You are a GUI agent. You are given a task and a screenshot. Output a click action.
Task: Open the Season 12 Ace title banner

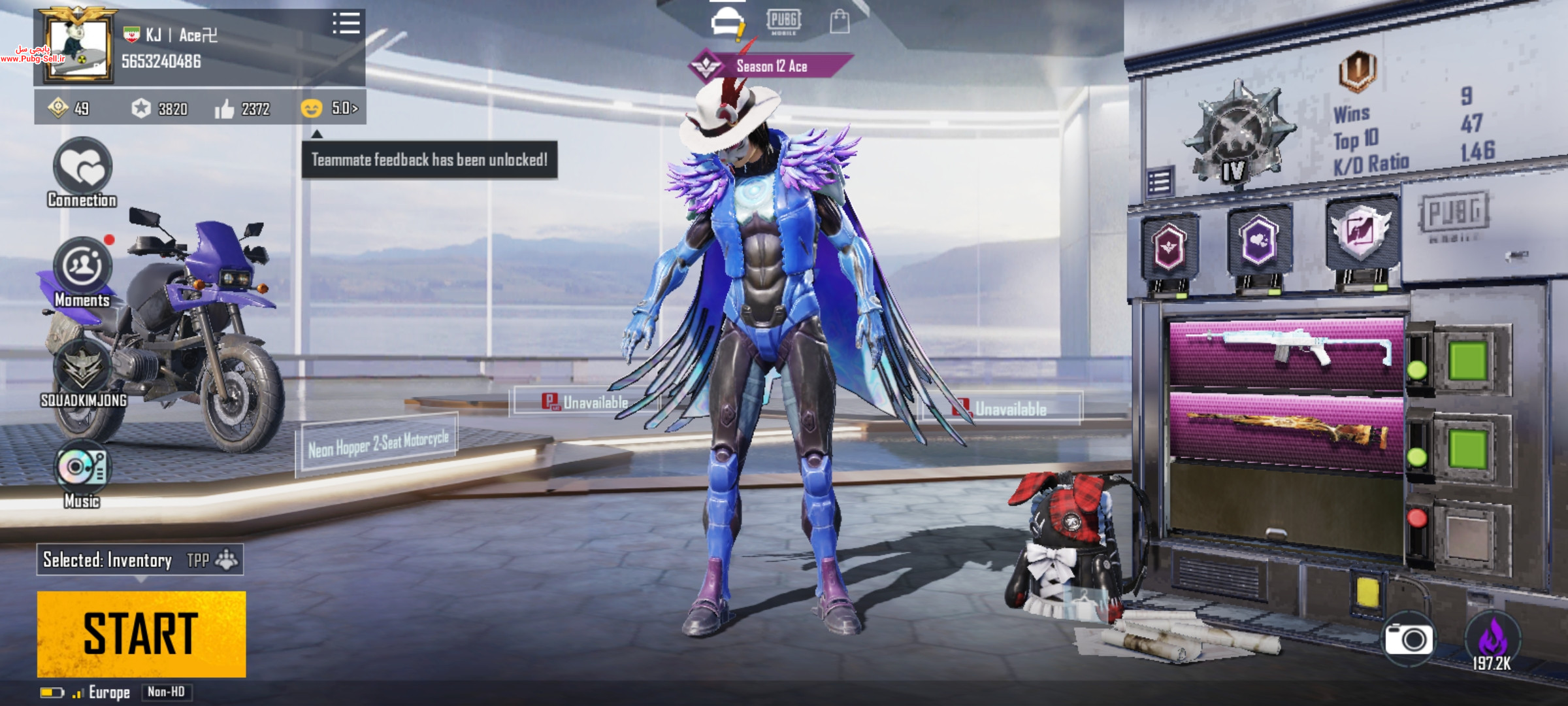[771, 66]
